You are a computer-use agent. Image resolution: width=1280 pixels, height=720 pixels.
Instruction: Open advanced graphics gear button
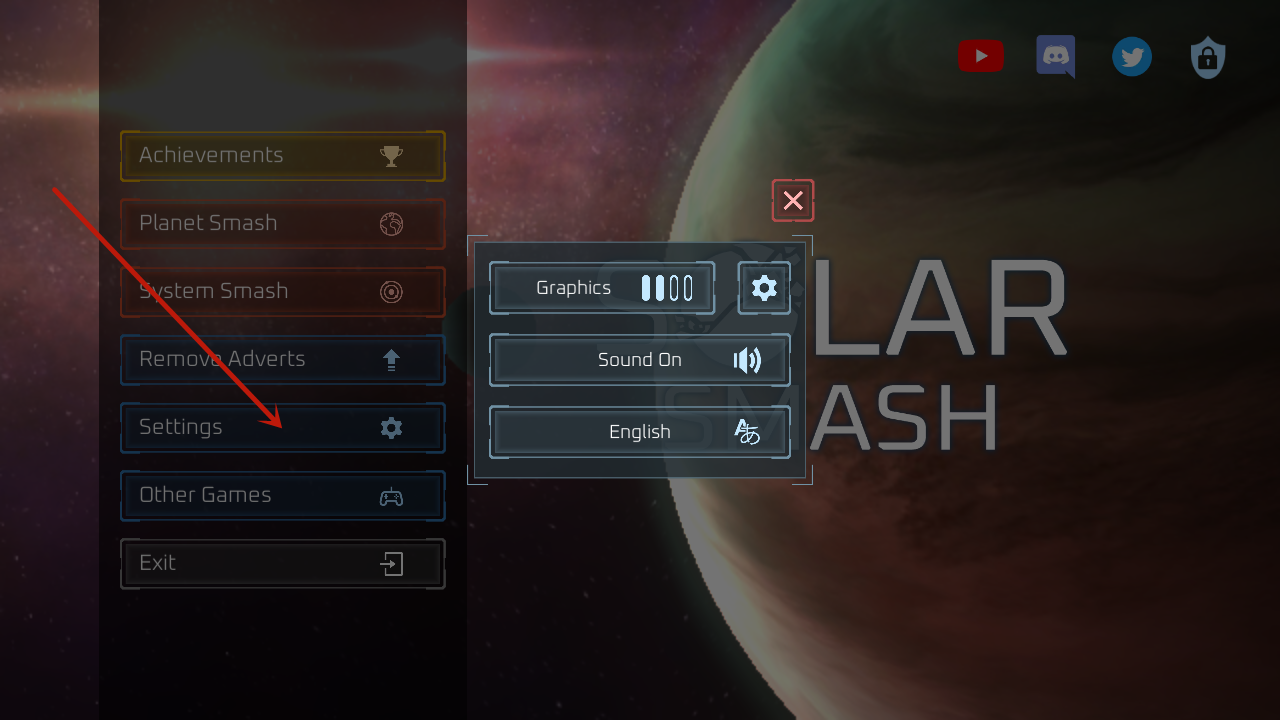[764, 288]
